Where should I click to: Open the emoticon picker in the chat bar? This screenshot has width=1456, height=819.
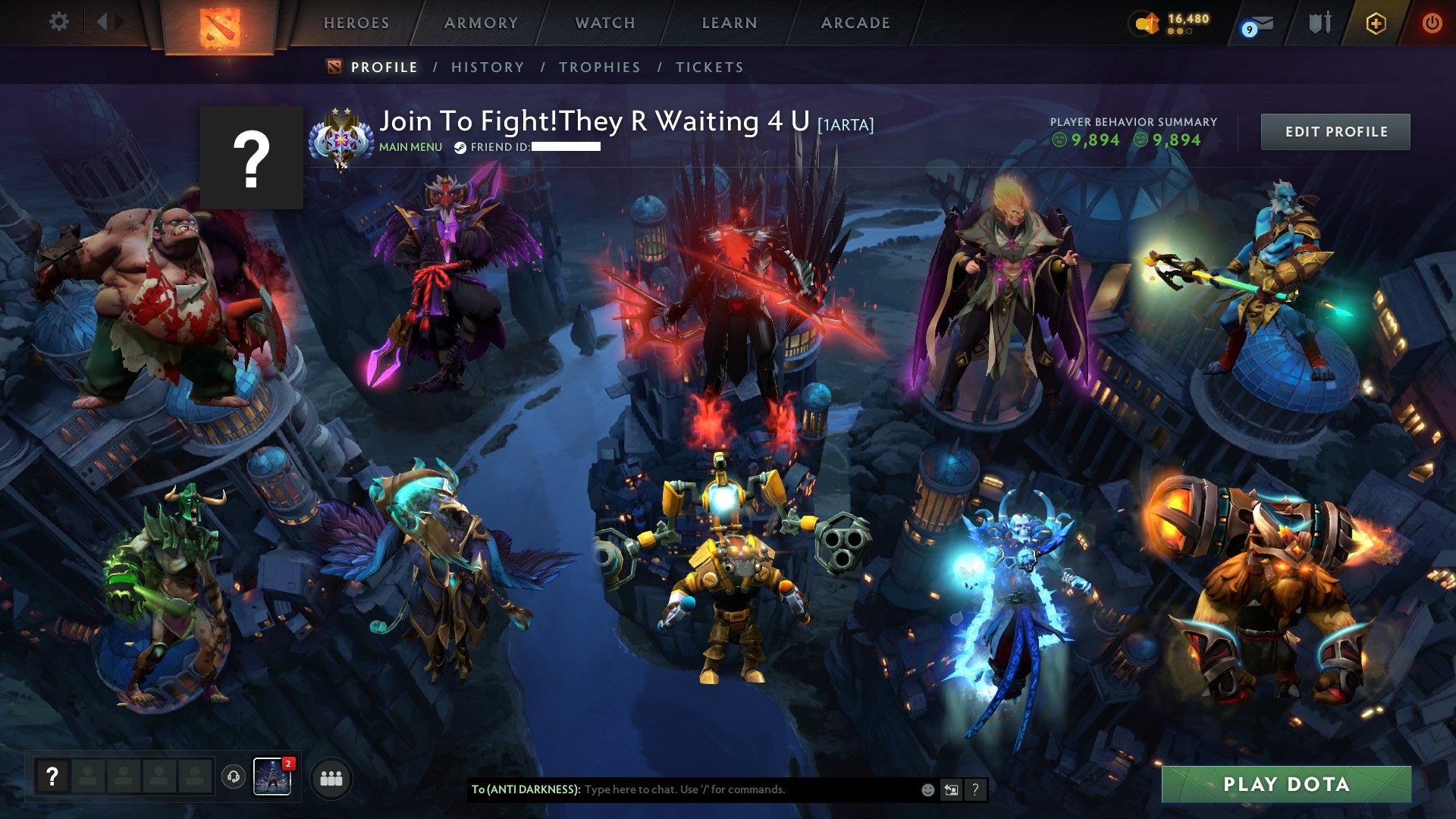tap(927, 789)
